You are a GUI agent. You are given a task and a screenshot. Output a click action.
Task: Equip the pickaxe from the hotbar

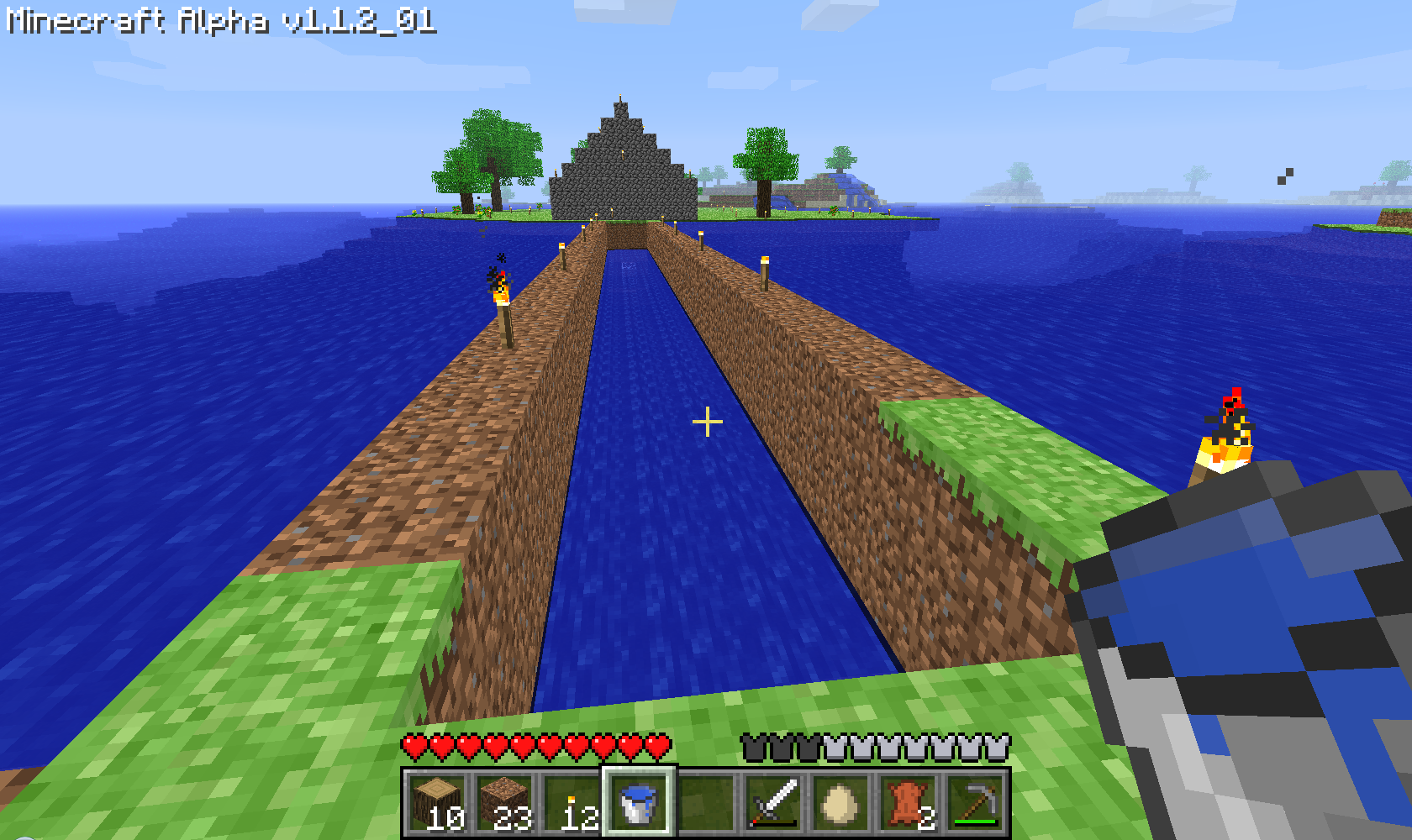975,804
